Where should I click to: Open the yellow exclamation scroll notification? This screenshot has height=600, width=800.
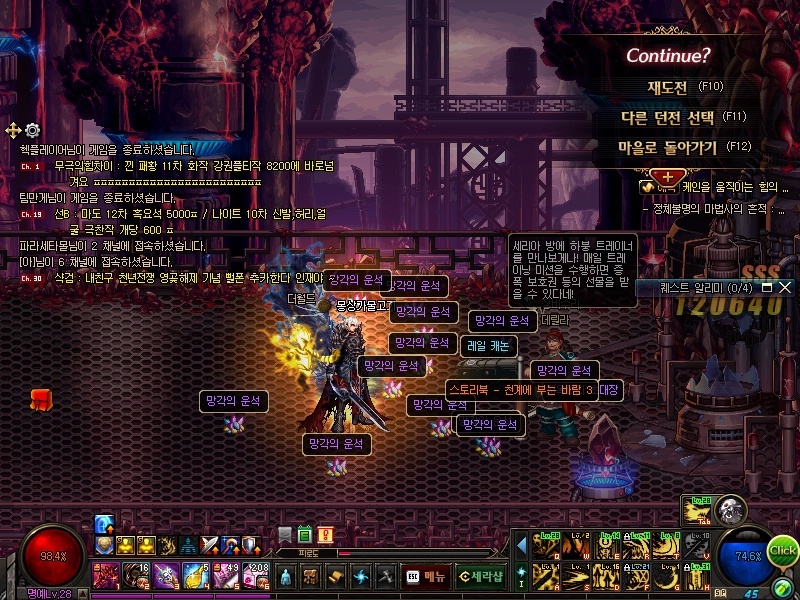pos(325,535)
